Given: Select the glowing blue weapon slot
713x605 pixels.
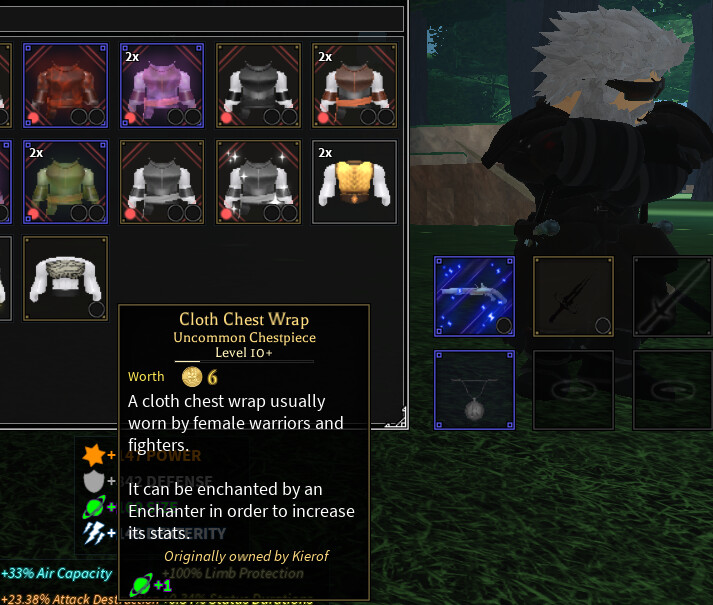Looking at the screenshot, I should tap(475, 296).
